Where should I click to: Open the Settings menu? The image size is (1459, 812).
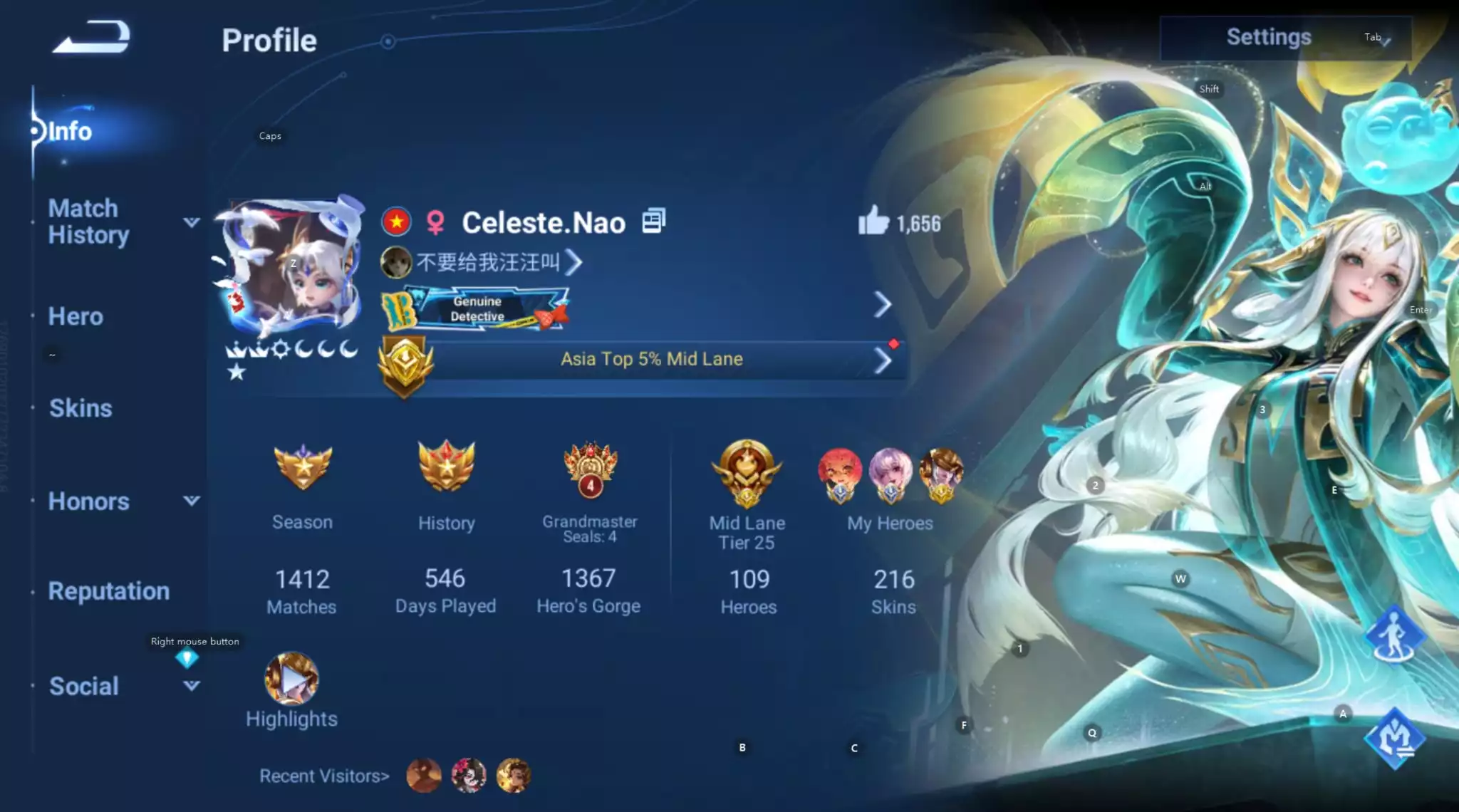coord(1270,36)
